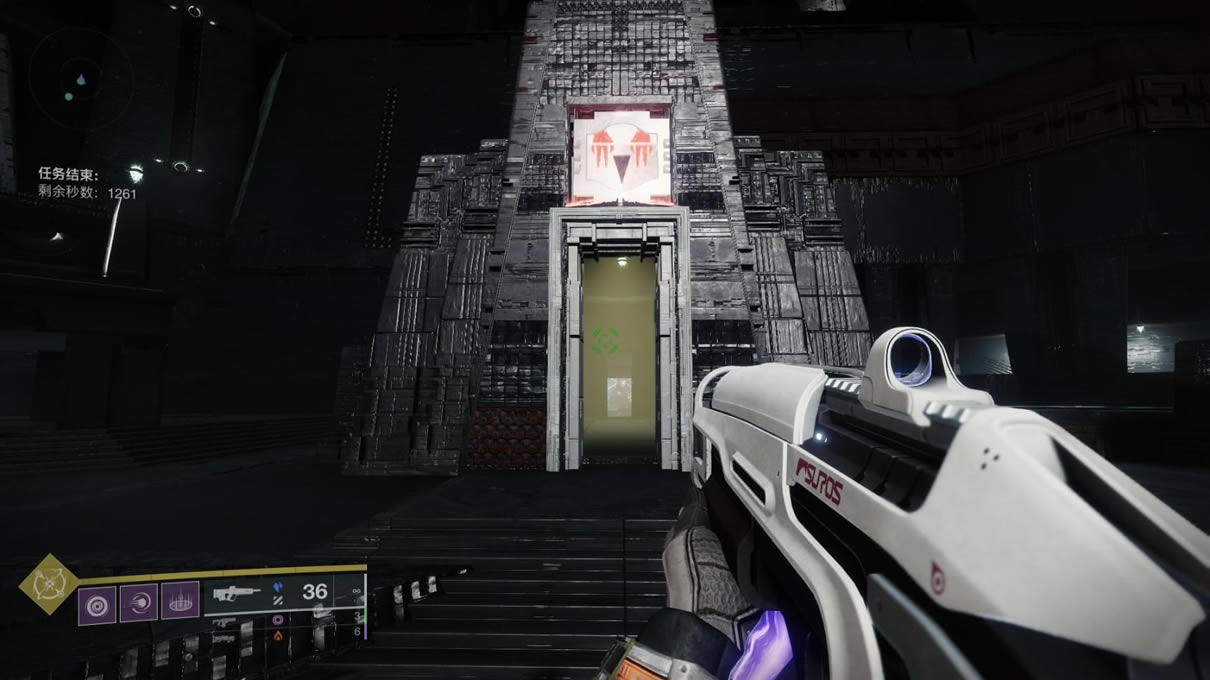Click the circular radar display
The height and width of the screenshot is (680, 1210).
pos(80,78)
